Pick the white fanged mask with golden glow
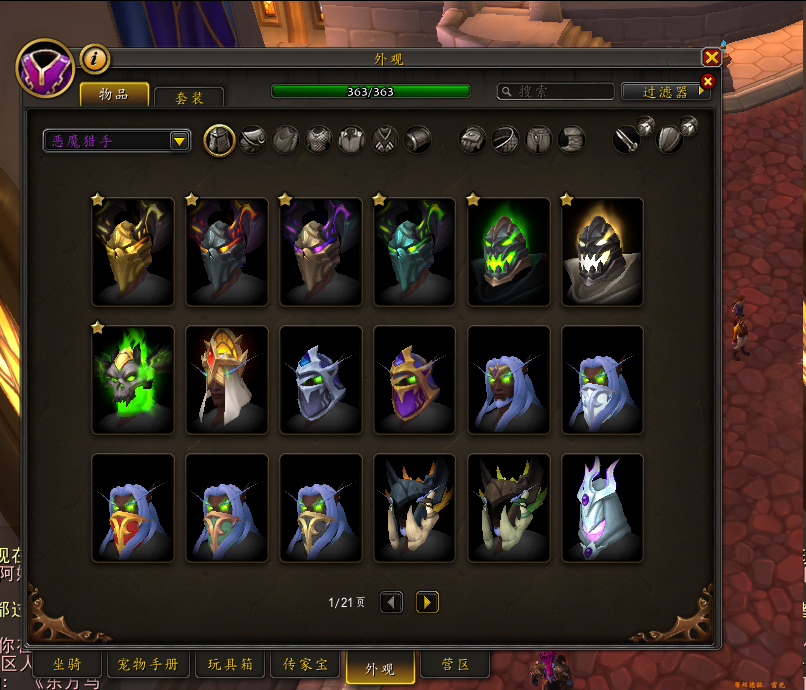The width and height of the screenshot is (806, 690). click(603, 251)
